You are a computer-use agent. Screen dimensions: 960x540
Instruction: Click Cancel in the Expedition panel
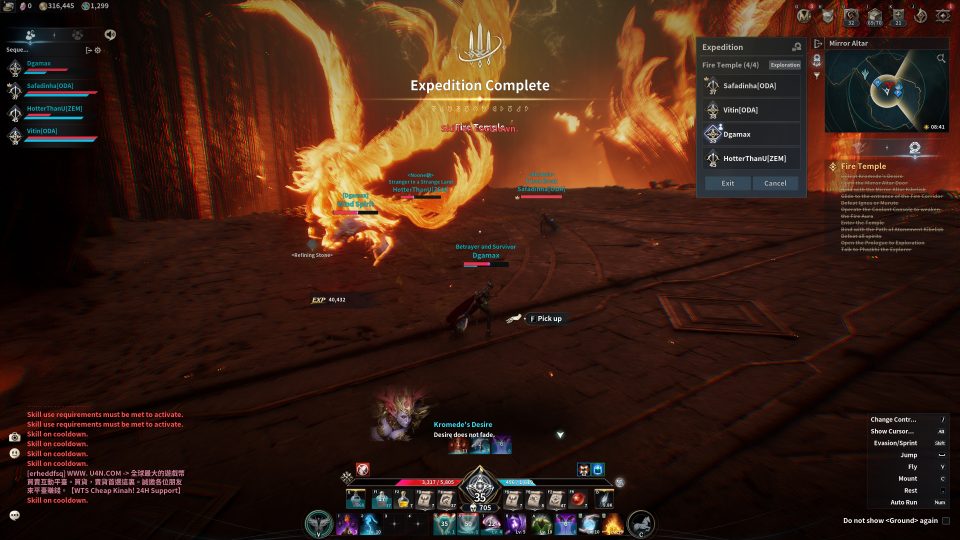pos(775,183)
